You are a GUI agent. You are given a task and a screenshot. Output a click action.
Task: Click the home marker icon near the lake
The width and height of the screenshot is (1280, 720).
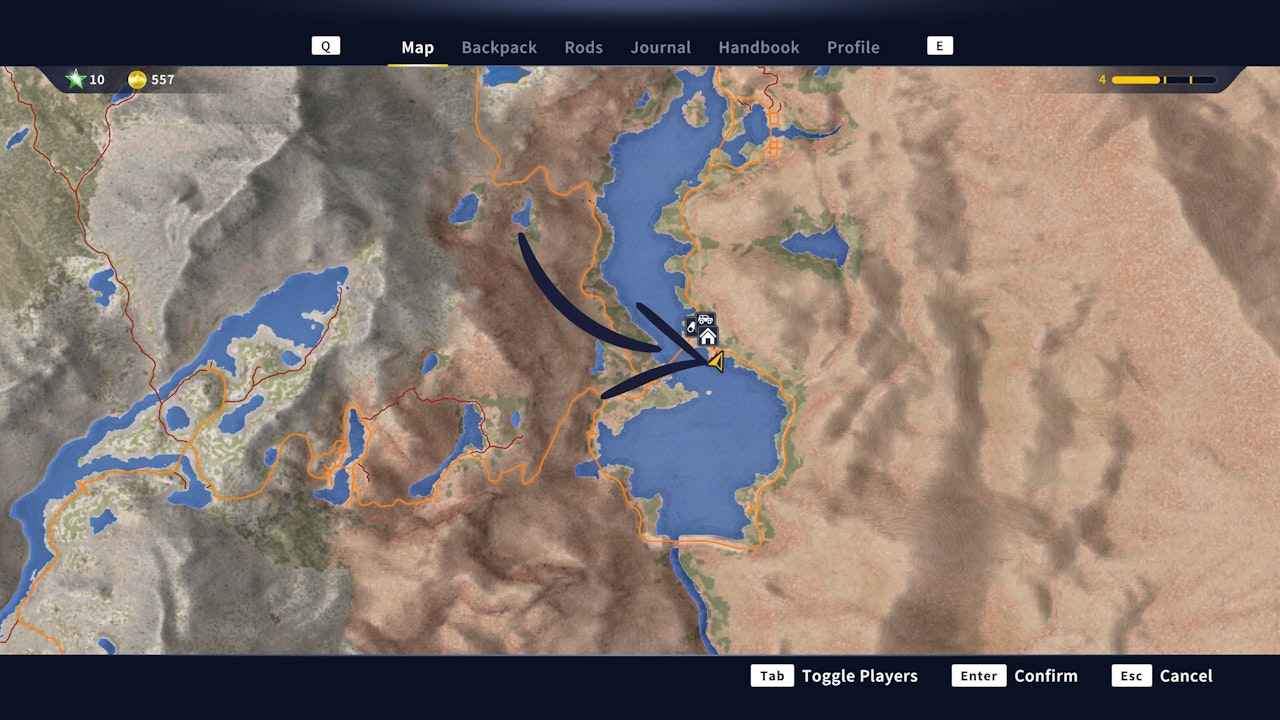click(x=708, y=336)
